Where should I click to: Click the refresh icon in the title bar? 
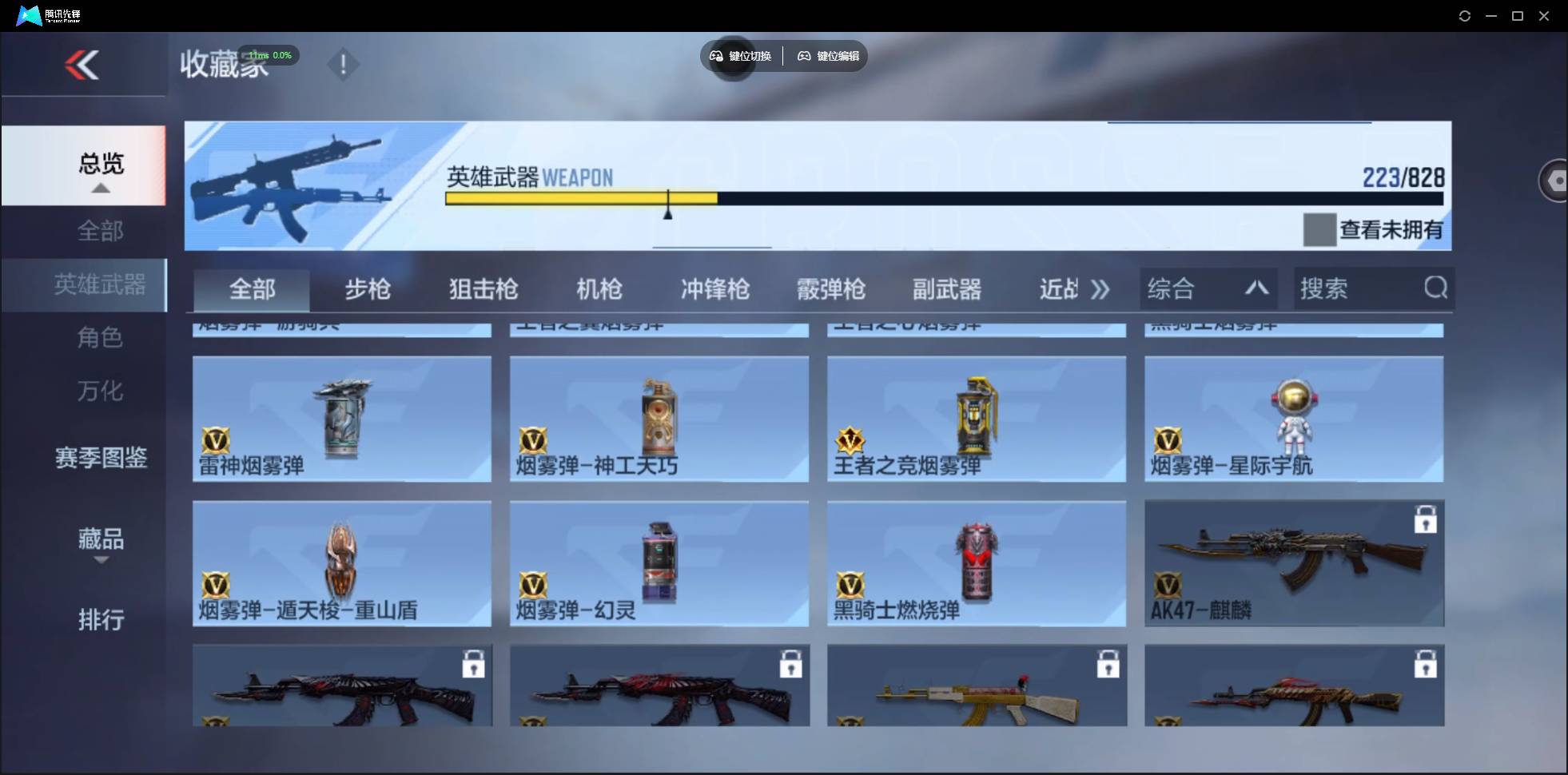click(1465, 15)
